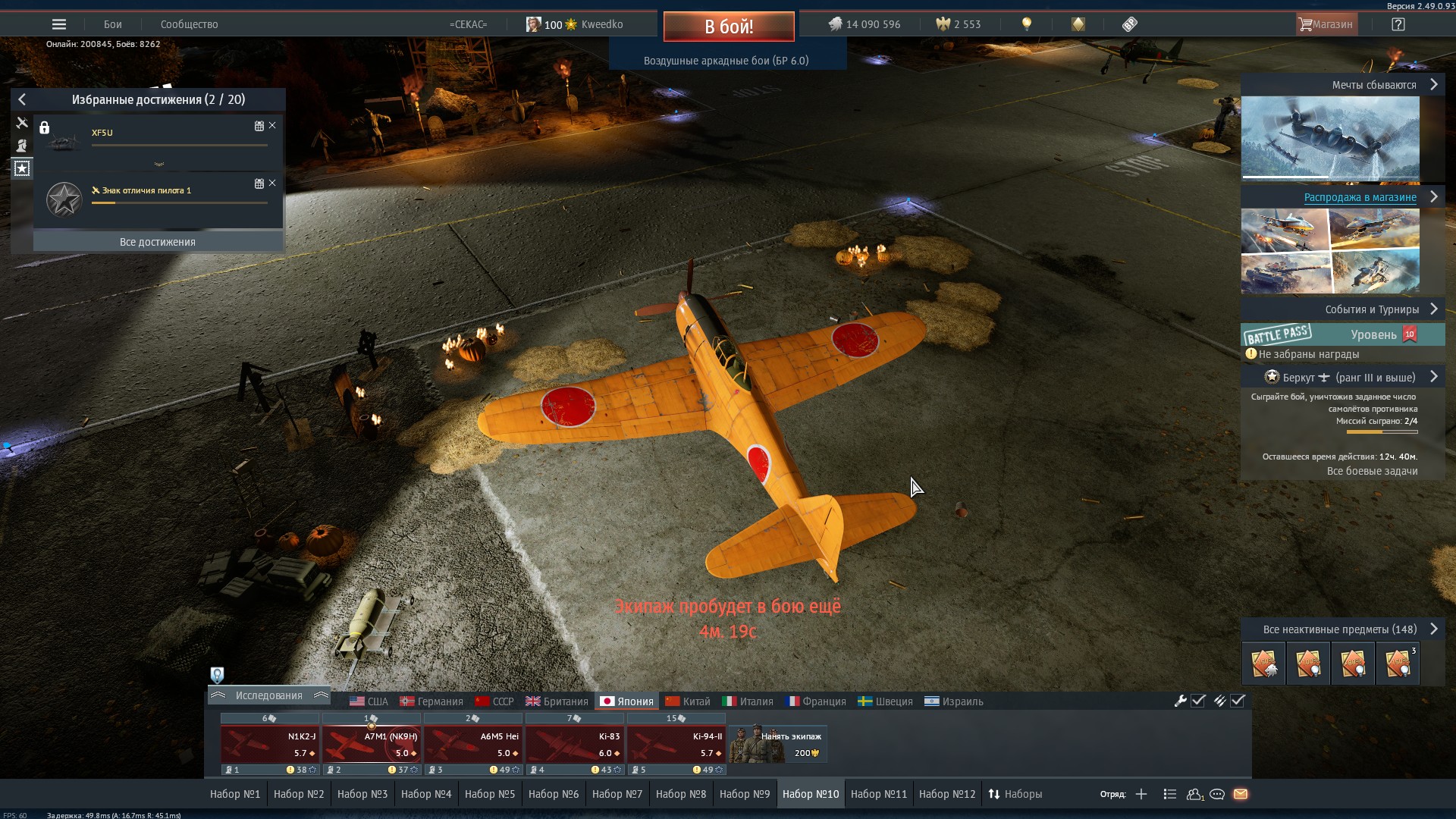Viewport: 1456px width, 819px height.
Task: Show all achievements via Все достижения
Action: [158, 242]
